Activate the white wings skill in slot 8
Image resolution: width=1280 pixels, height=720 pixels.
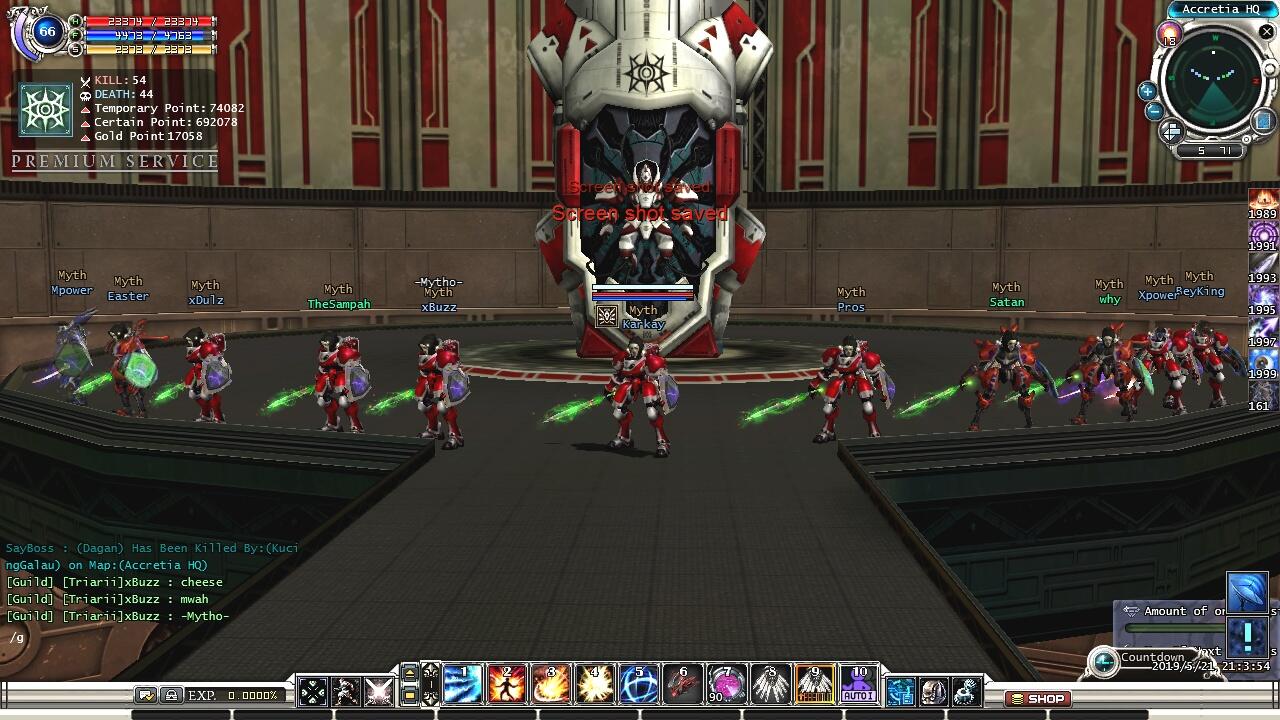click(x=771, y=685)
